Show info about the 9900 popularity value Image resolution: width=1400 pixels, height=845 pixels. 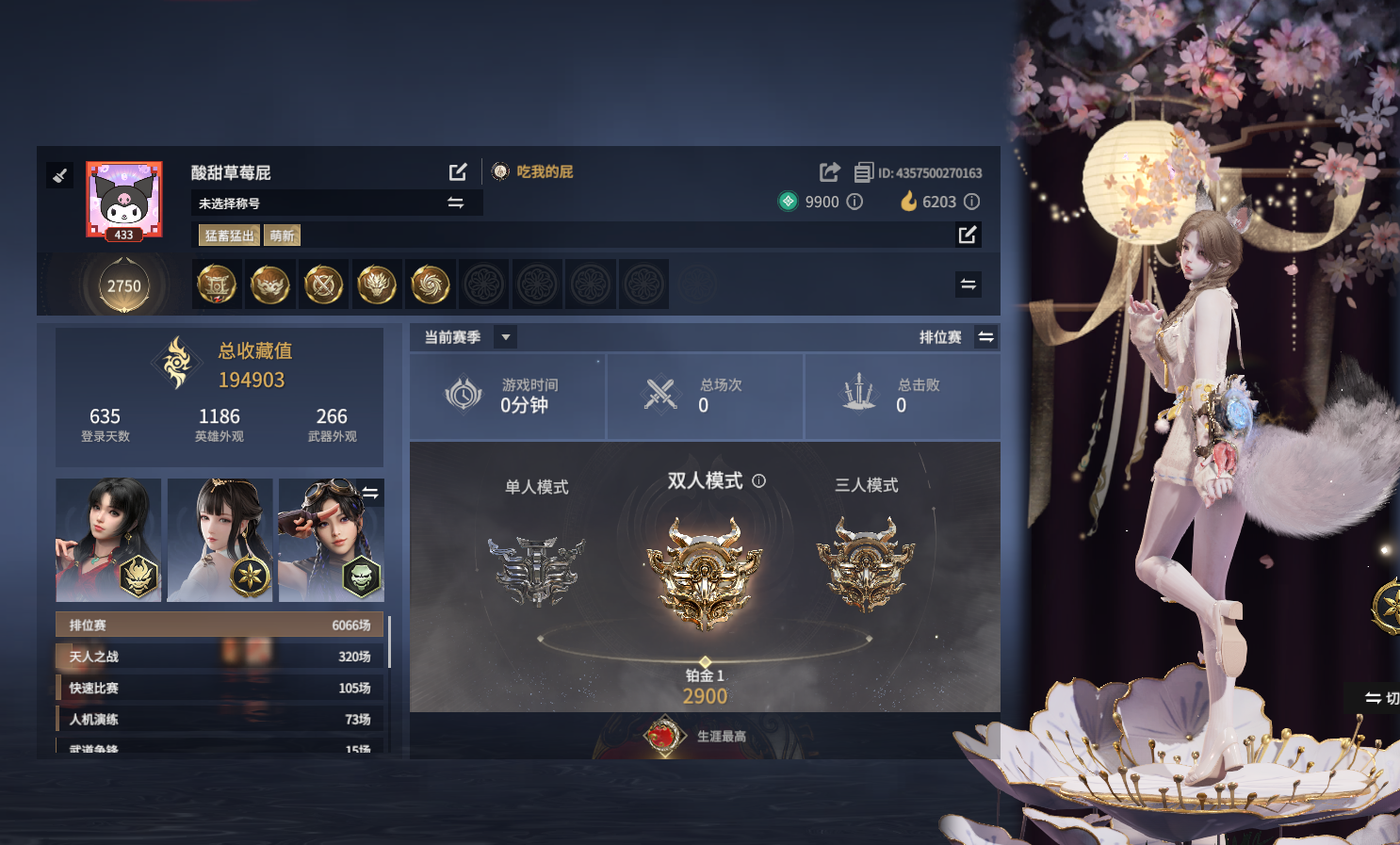pos(855,202)
